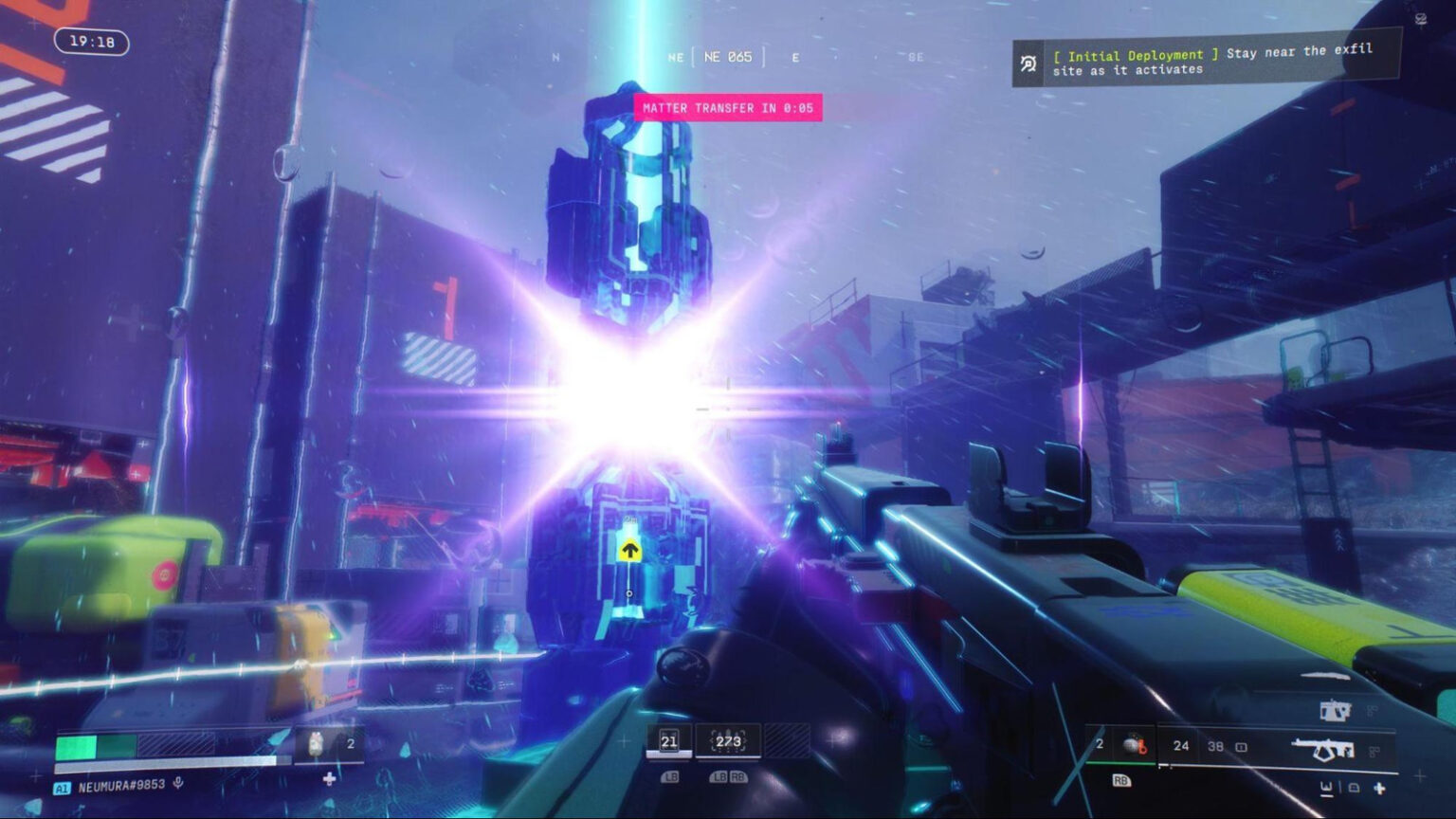This screenshot has width=1456, height=819.
Task: Click the yellow exfil arrow marker
Action: click(629, 550)
